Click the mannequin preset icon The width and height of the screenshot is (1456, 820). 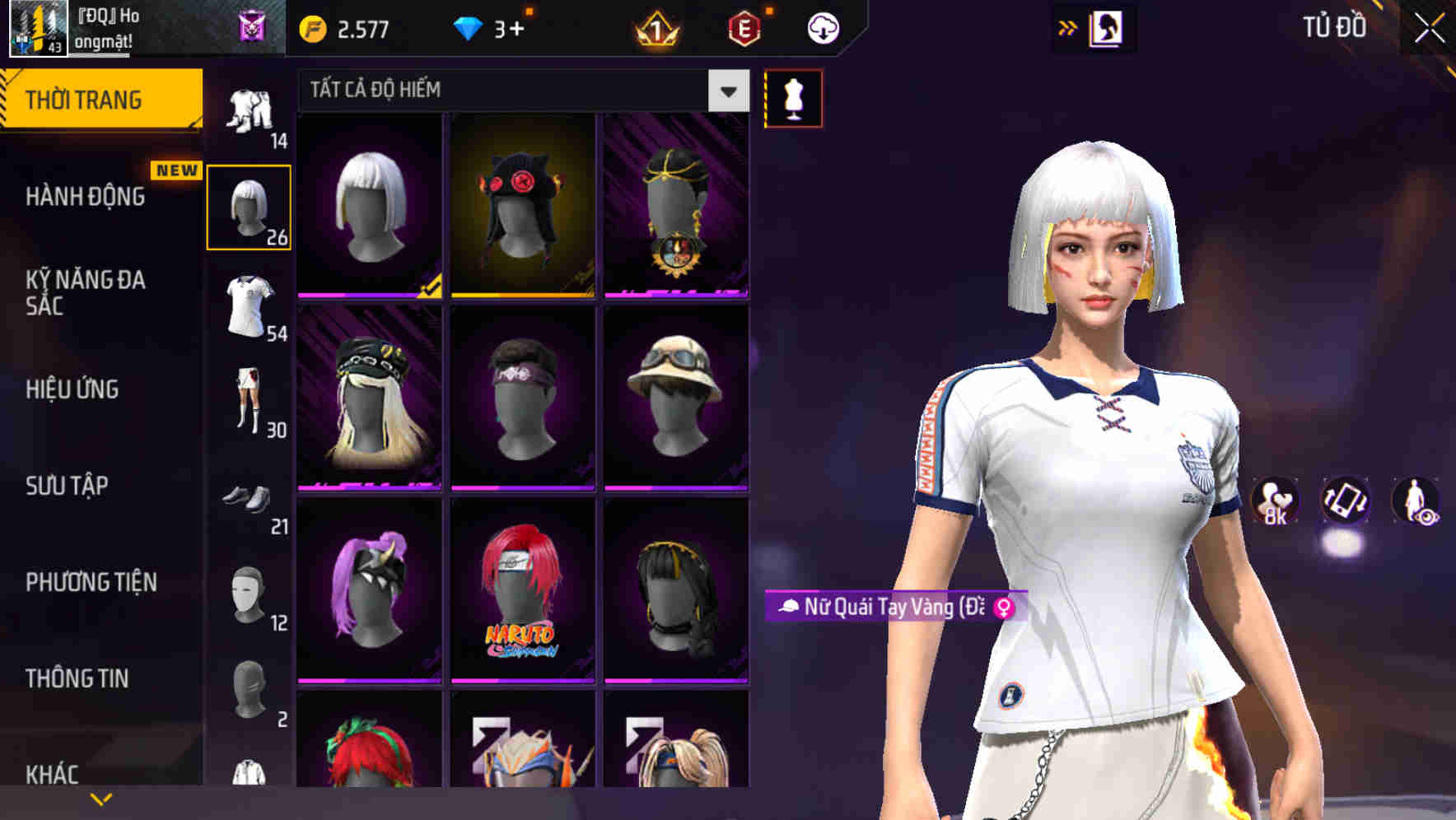click(x=793, y=98)
